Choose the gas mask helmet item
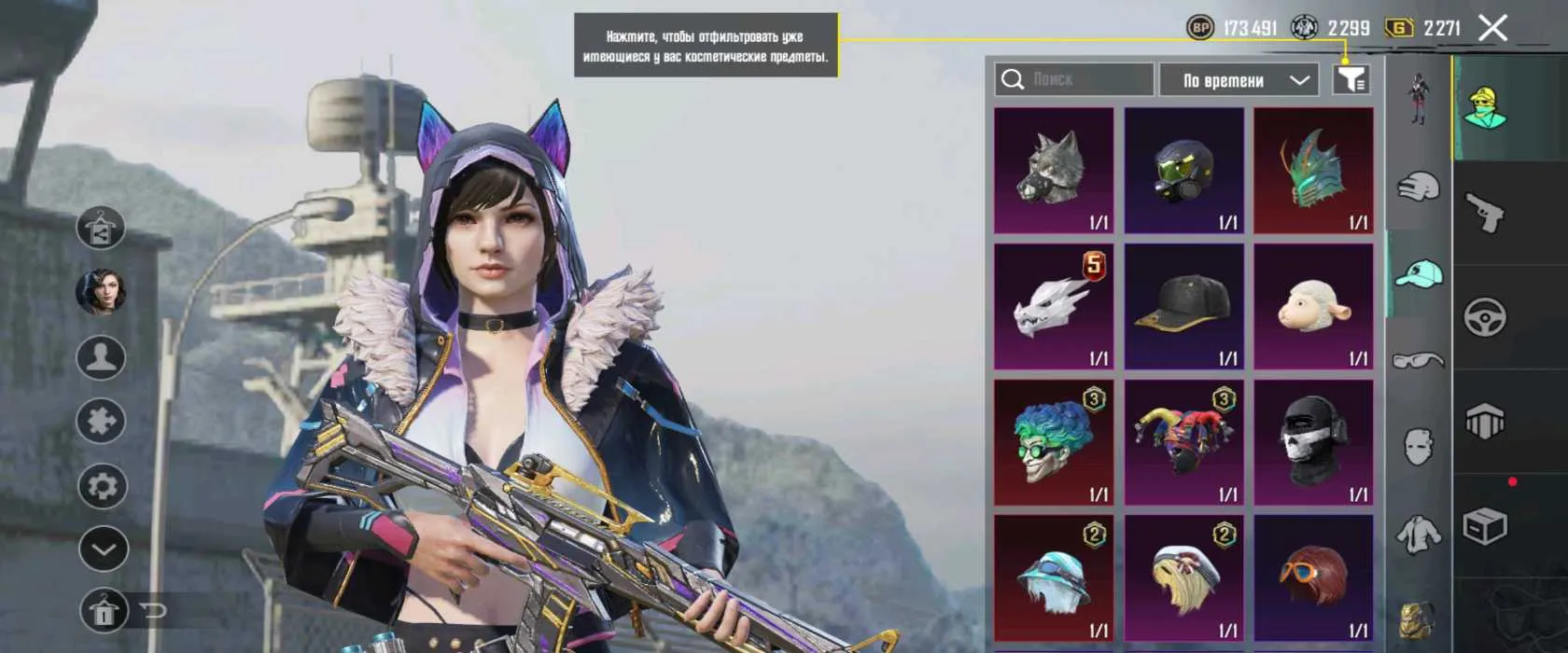This screenshot has height=653, width=1568. [x=1183, y=170]
